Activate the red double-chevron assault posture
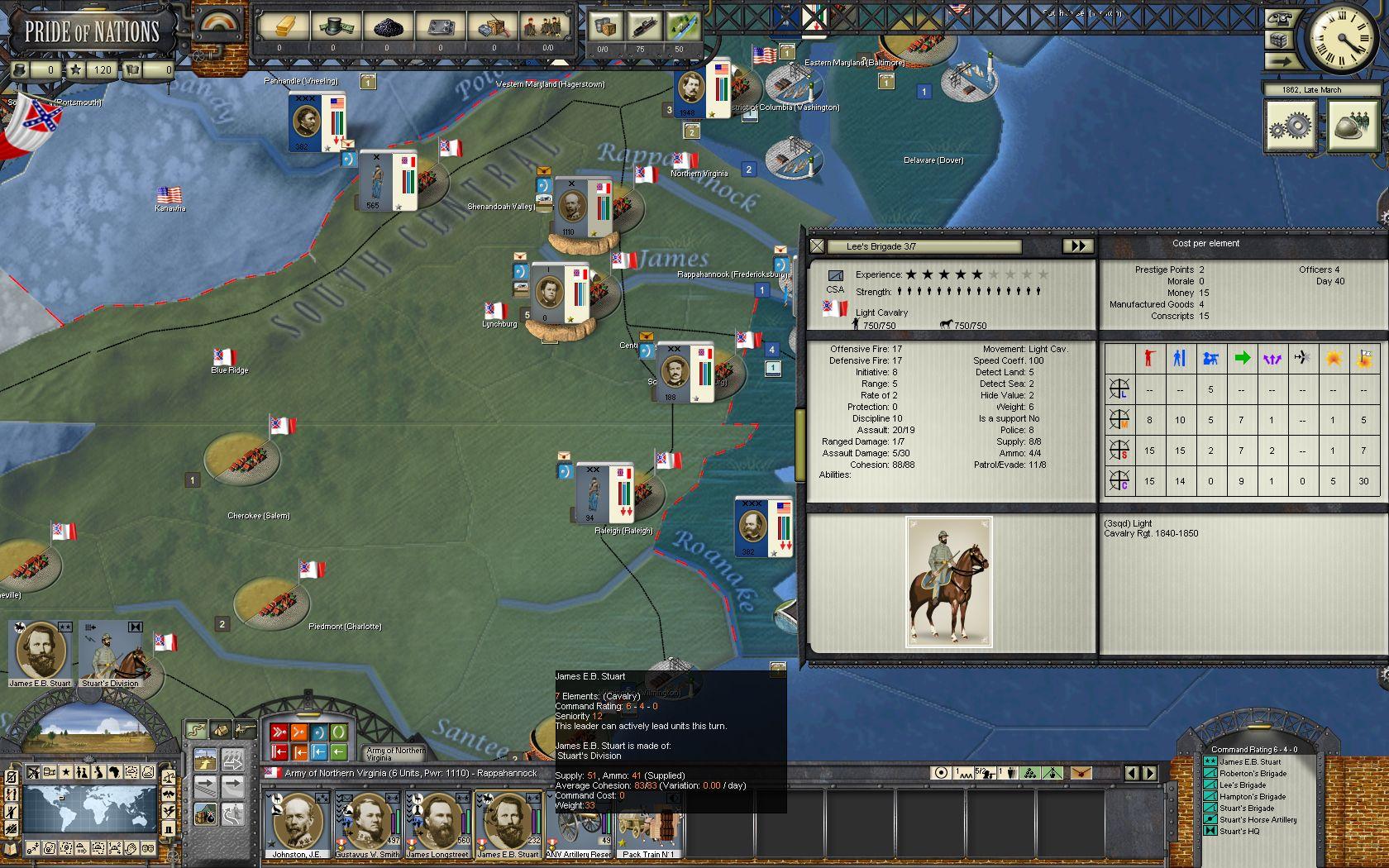The image size is (1389, 868). click(x=279, y=732)
